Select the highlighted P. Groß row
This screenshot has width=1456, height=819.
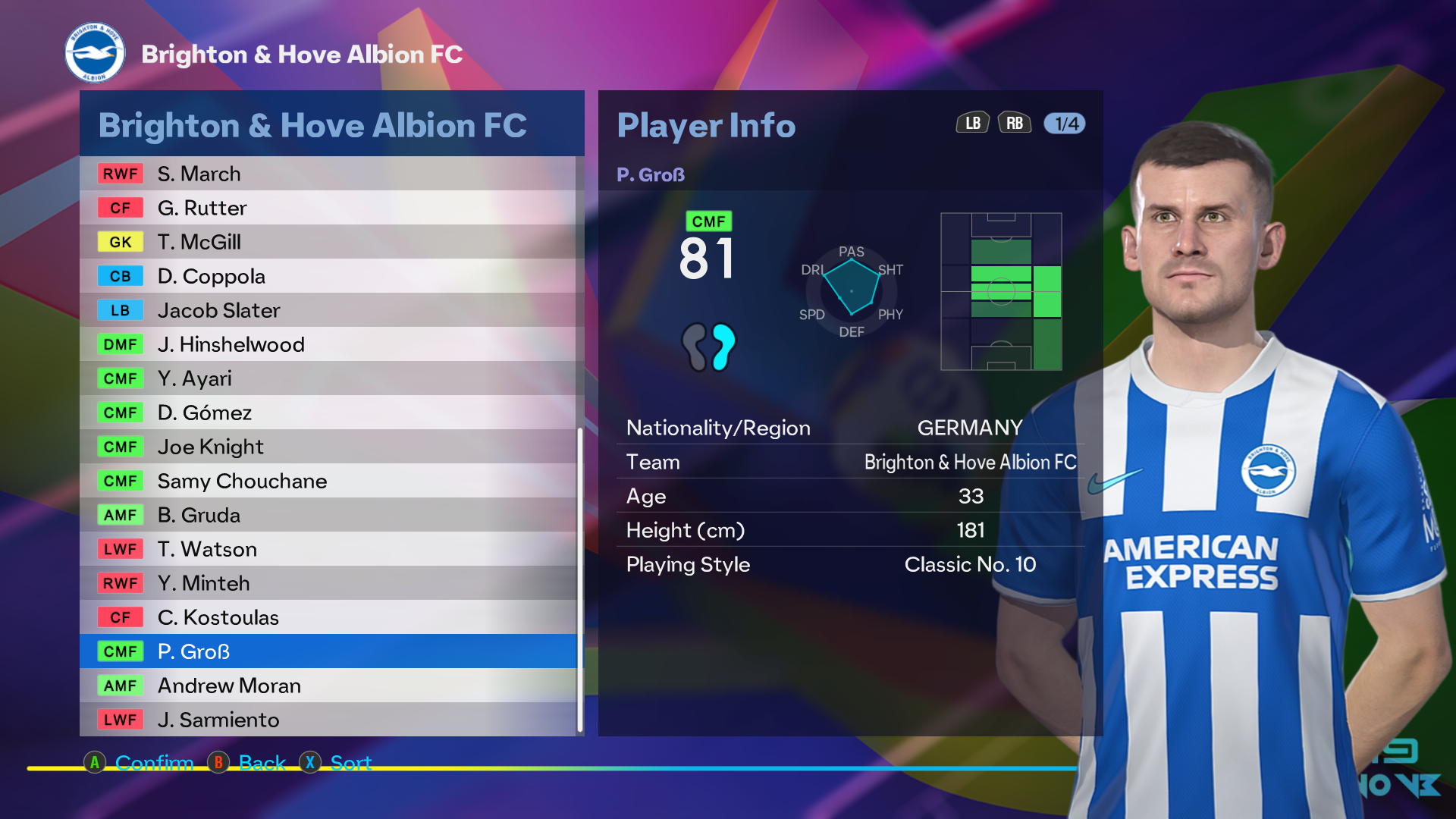pyautogui.click(x=328, y=651)
